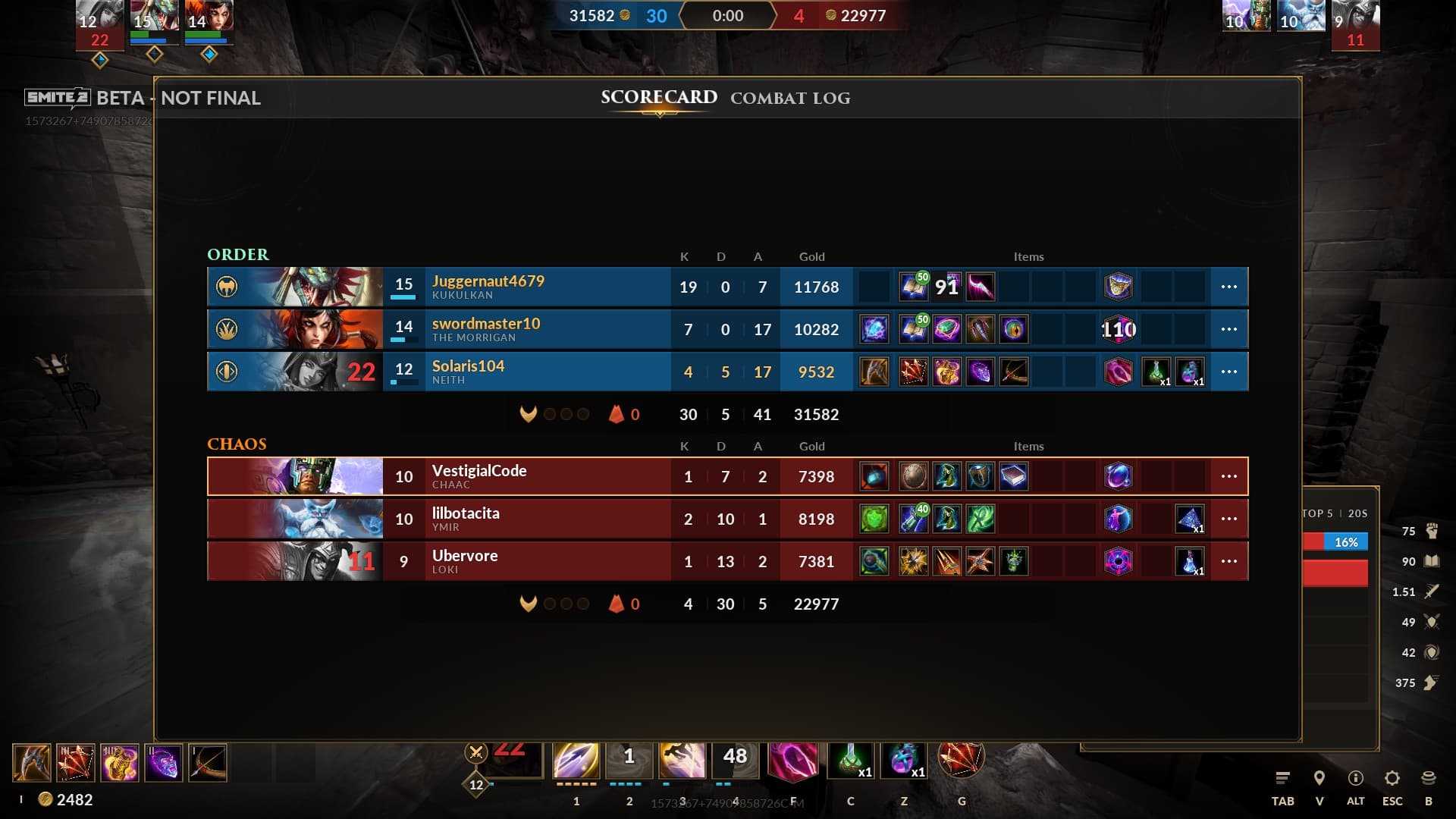Activate the green health potion consumable
Image resolution: width=1456 pixels, height=819 pixels.
tap(850, 760)
